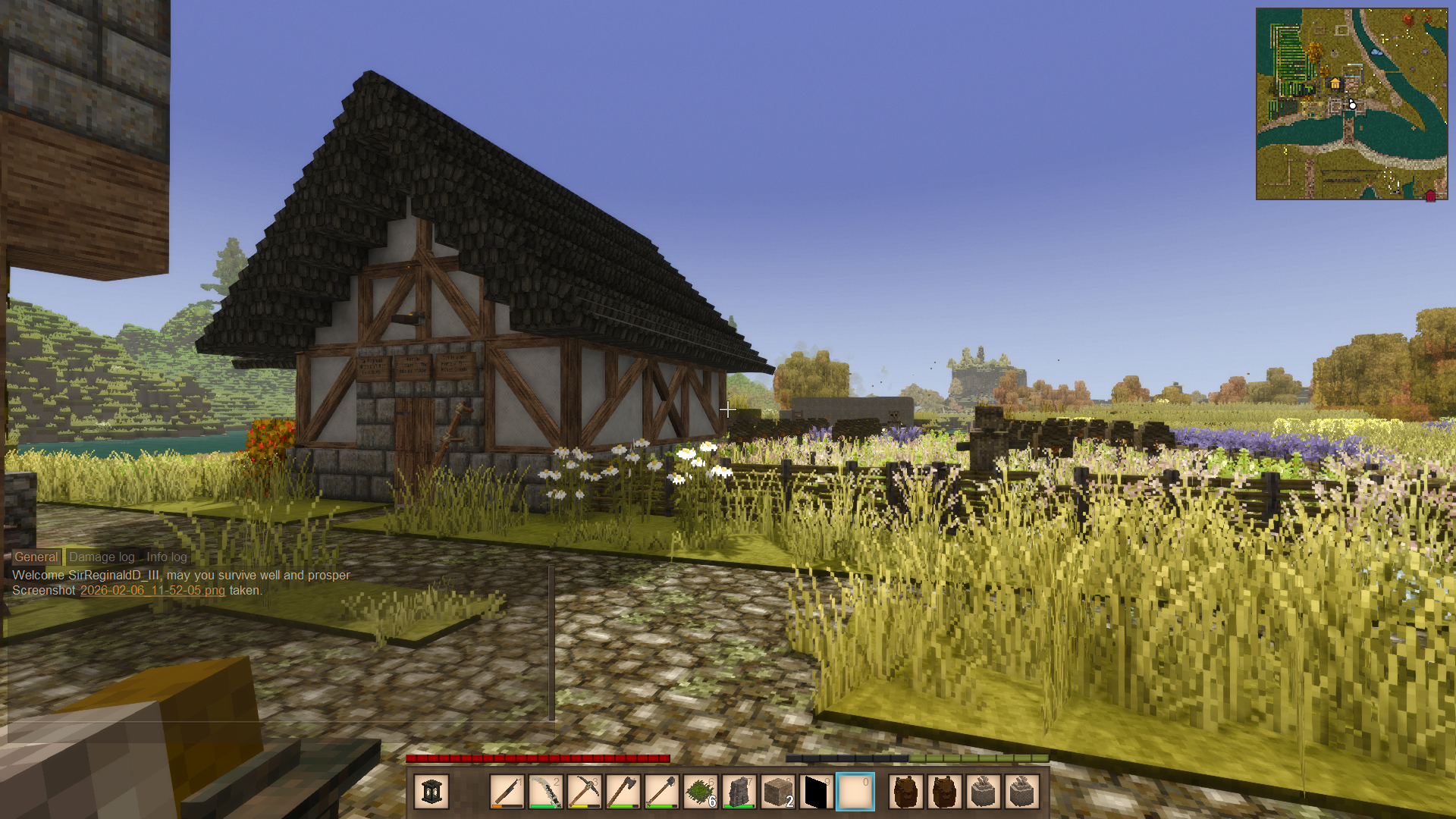
Task: Equip the scythe from the hotbar
Action: tap(546, 792)
